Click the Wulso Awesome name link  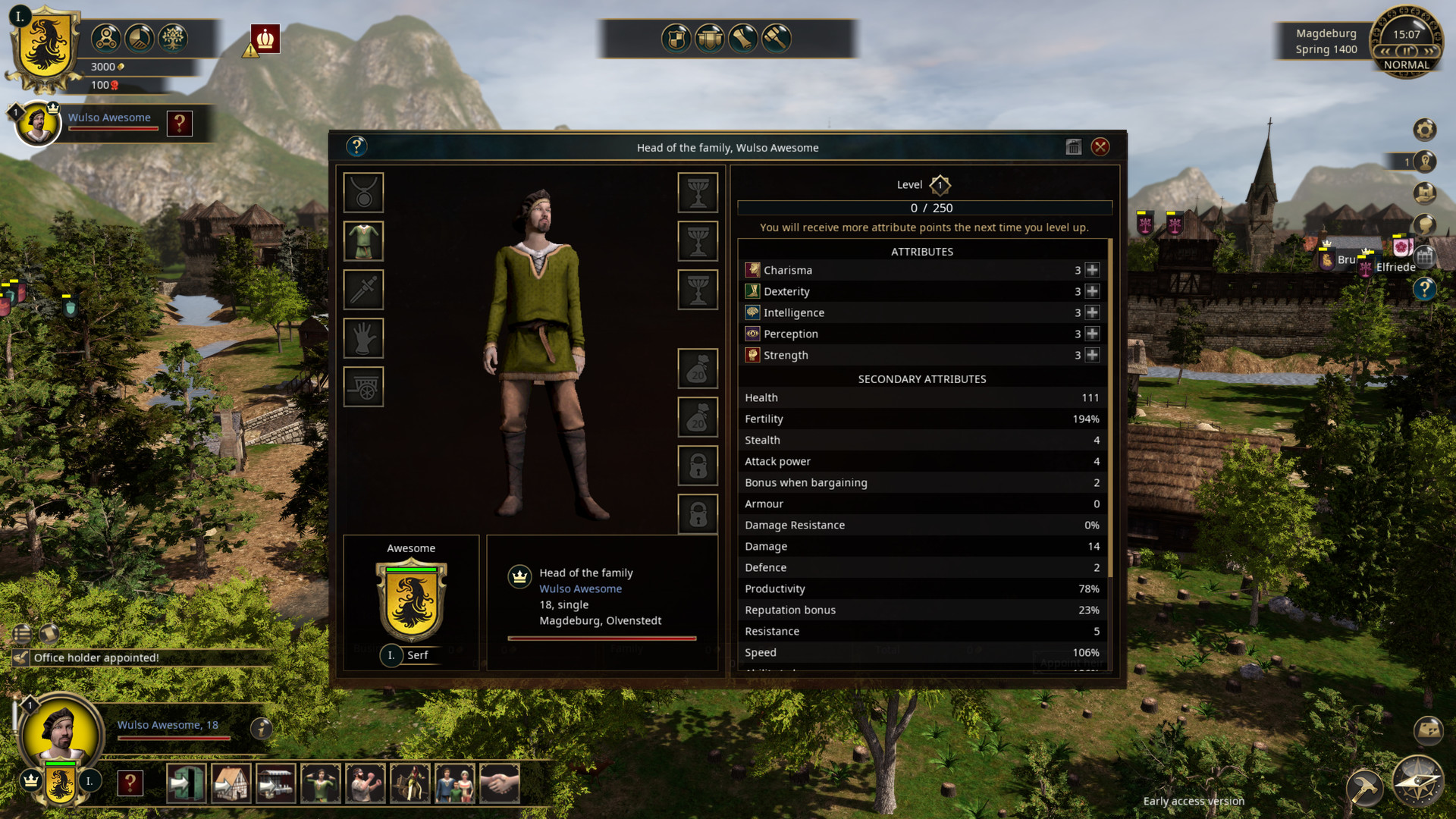click(x=579, y=588)
